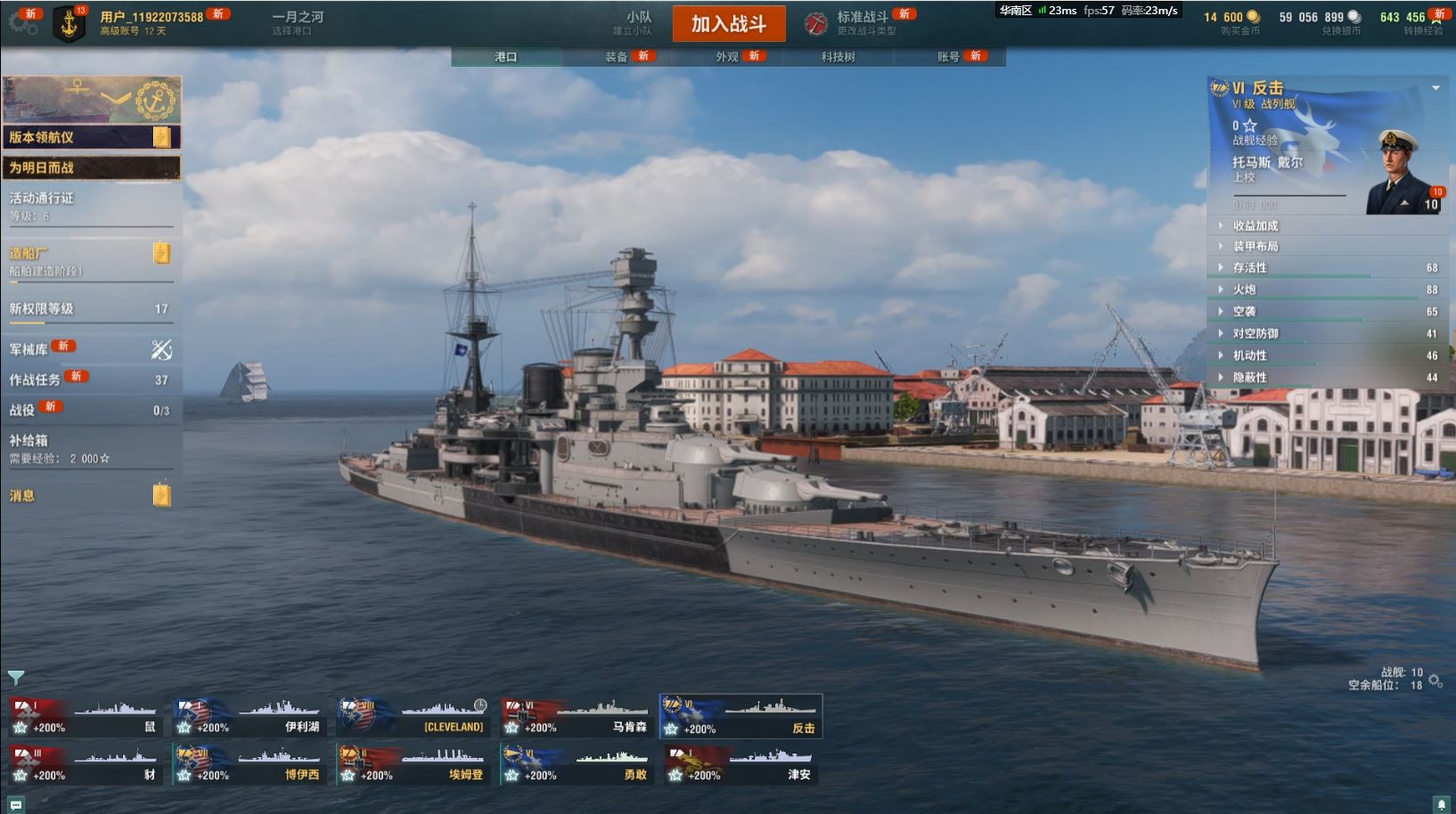Image resolution: width=1456 pixels, height=814 pixels.
Task: Open the ship carousel filter funnel
Action: [x=15, y=678]
